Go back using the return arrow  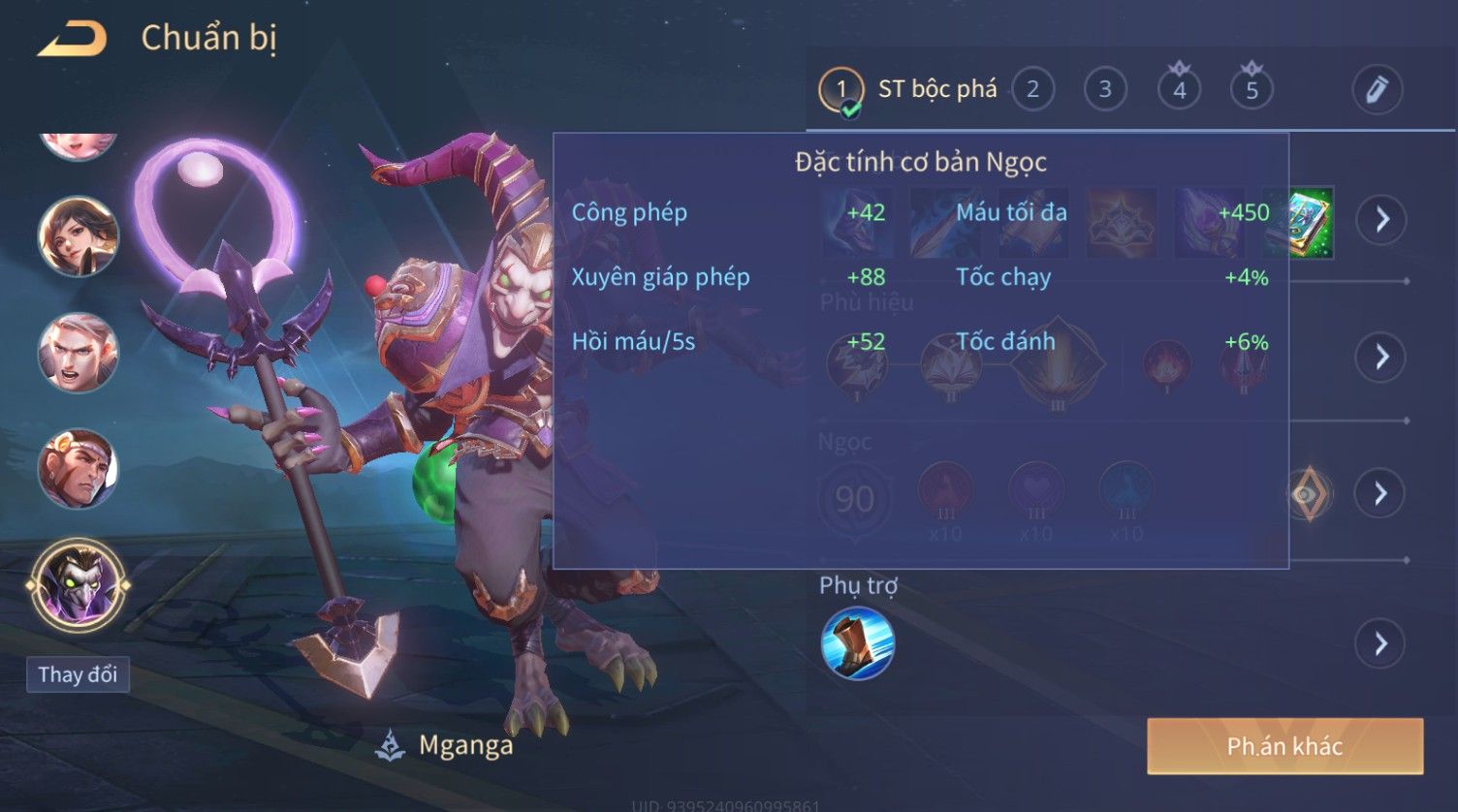tap(73, 40)
